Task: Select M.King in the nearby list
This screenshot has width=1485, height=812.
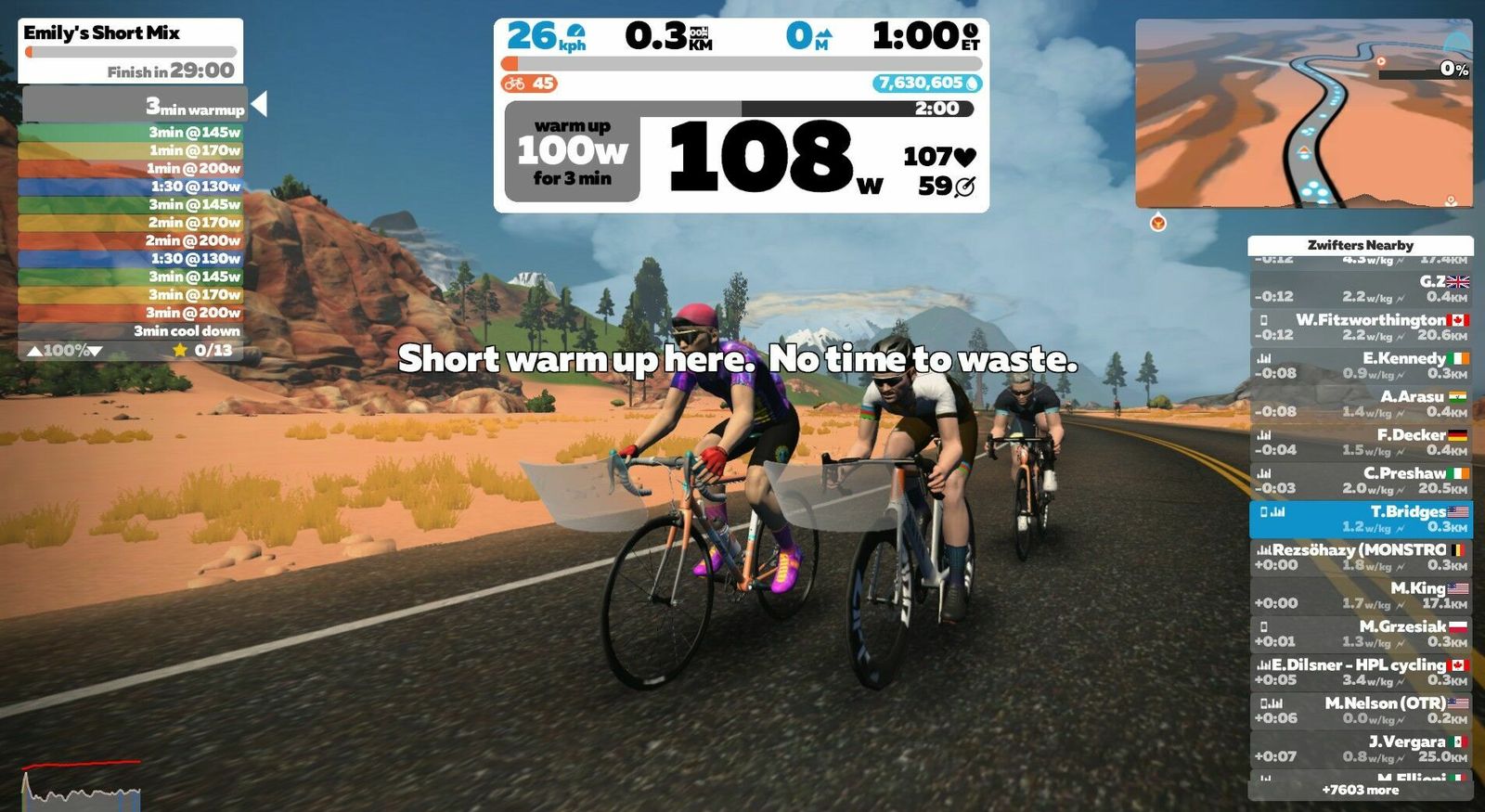Action: click(x=1361, y=595)
